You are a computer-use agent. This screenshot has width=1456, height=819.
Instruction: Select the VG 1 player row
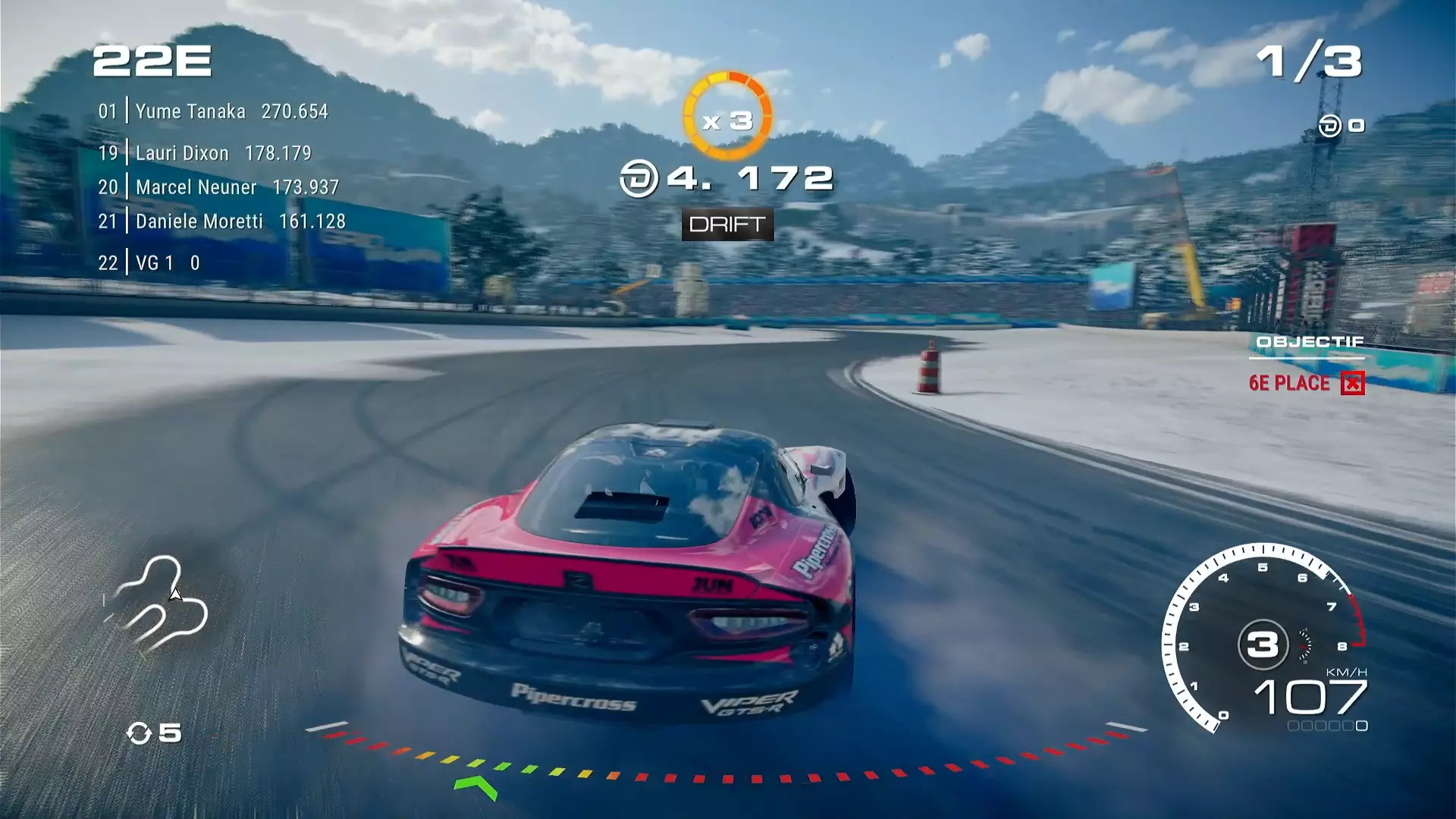click(x=149, y=263)
